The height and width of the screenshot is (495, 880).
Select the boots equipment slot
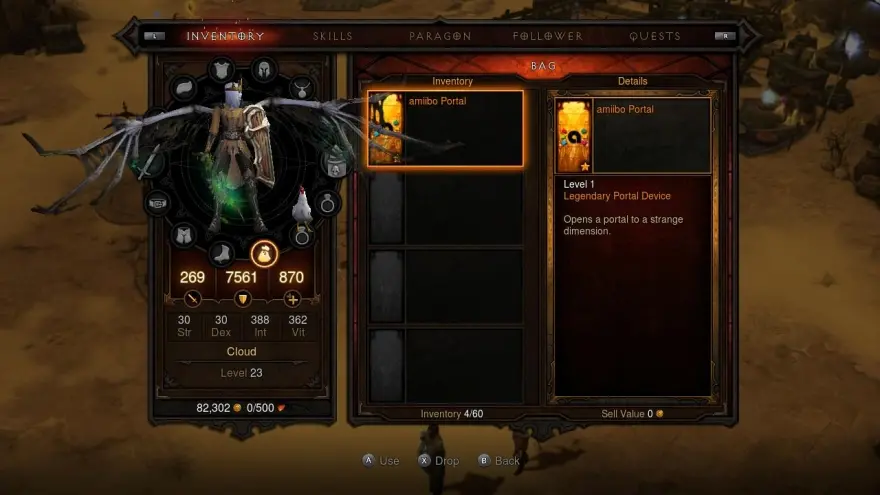click(222, 255)
